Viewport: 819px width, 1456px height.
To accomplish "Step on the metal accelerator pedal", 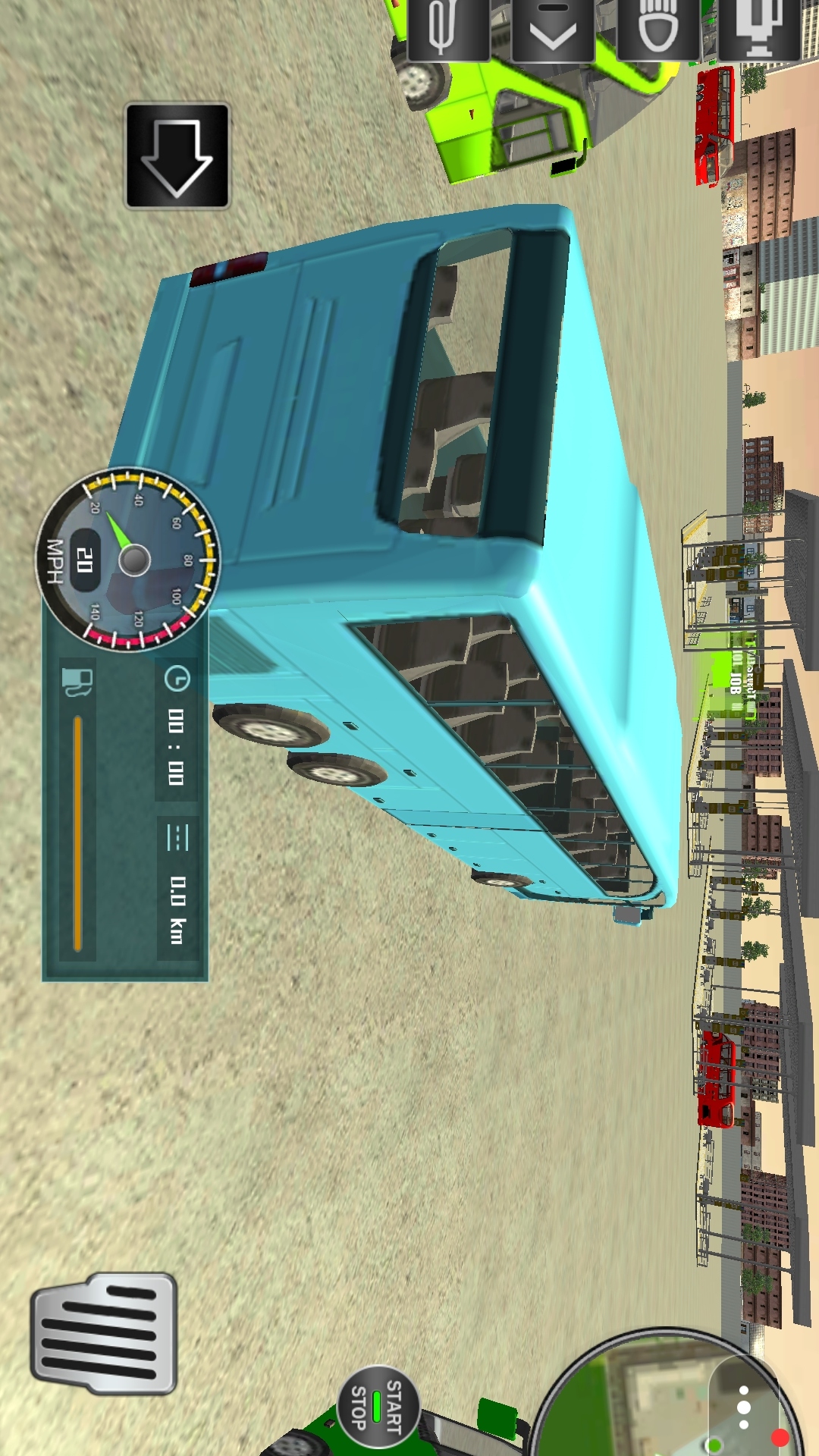I will [x=104, y=1334].
